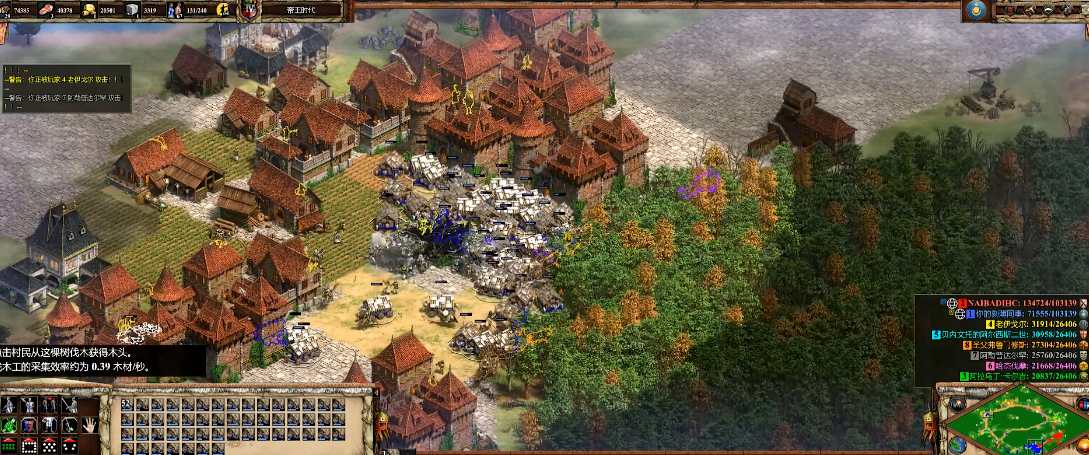This screenshot has width=1089, height=455.
Task: Choose the square box formation icon
Action: click(31, 444)
